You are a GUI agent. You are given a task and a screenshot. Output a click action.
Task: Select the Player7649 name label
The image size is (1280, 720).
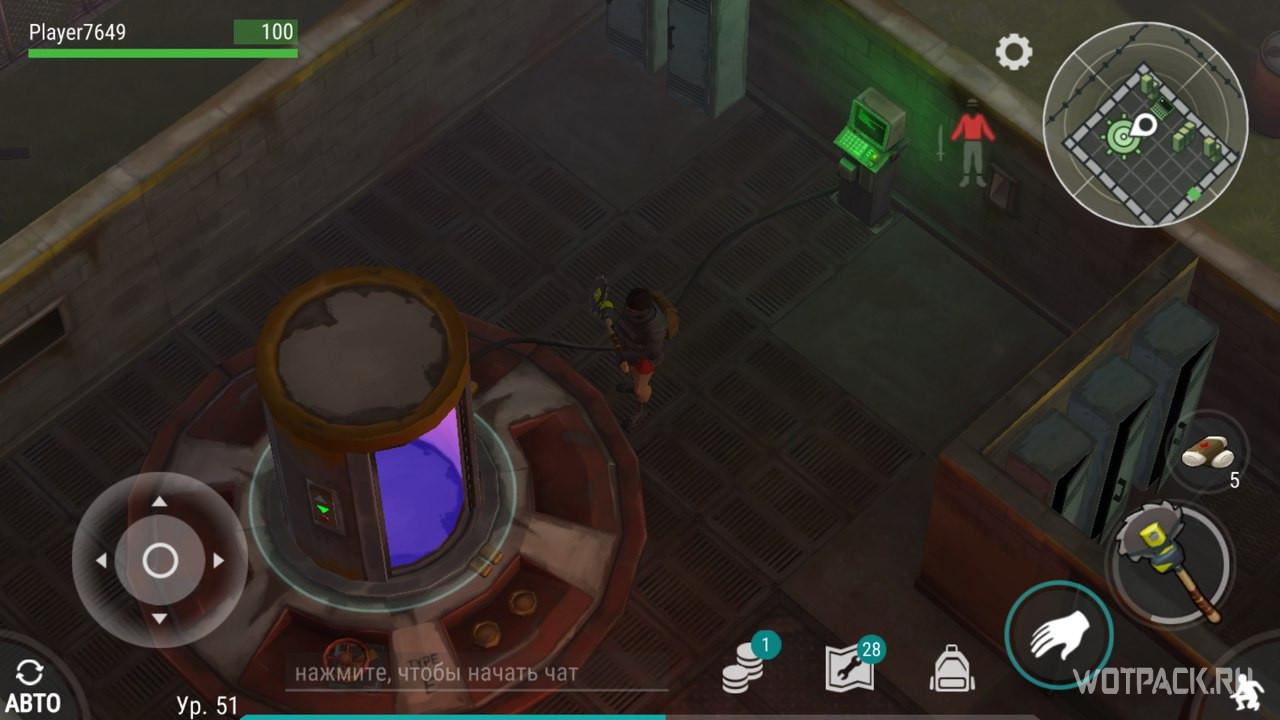click(x=80, y=31)
